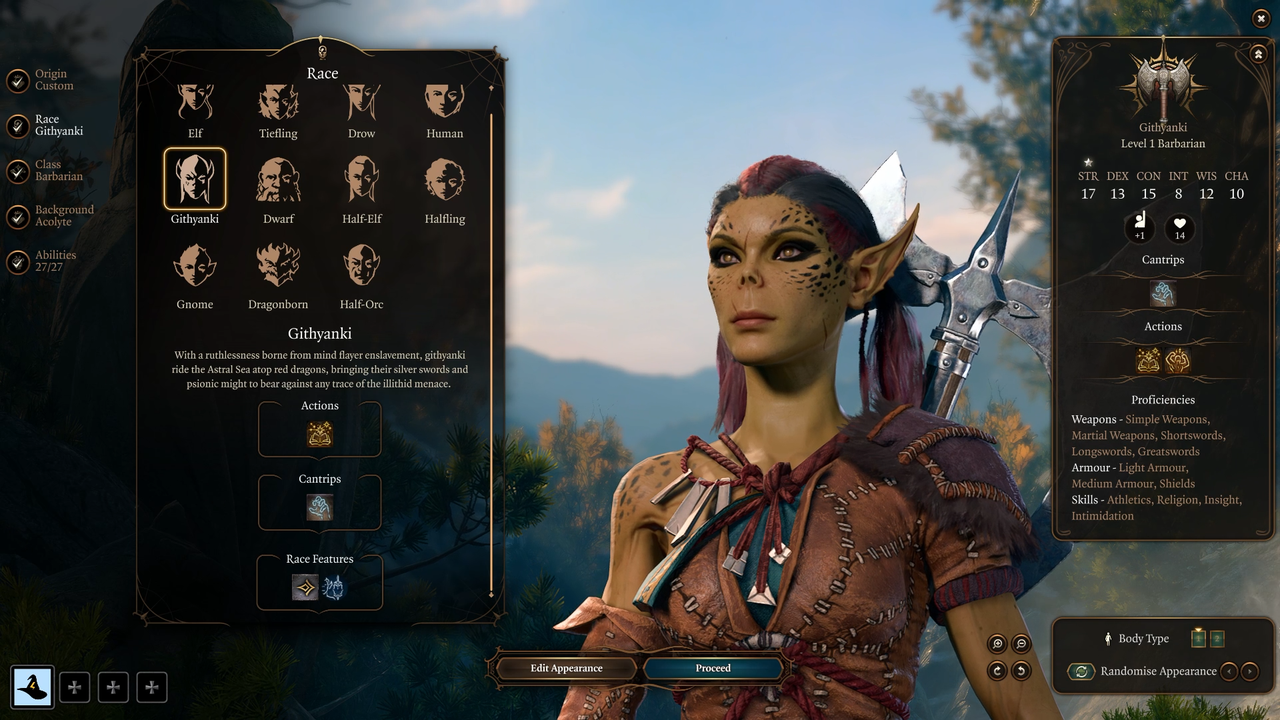Image resolution: width=1280 pixels, height=720 pixels.
Task: Select Body Type 2
Action: click(1216, 637)
